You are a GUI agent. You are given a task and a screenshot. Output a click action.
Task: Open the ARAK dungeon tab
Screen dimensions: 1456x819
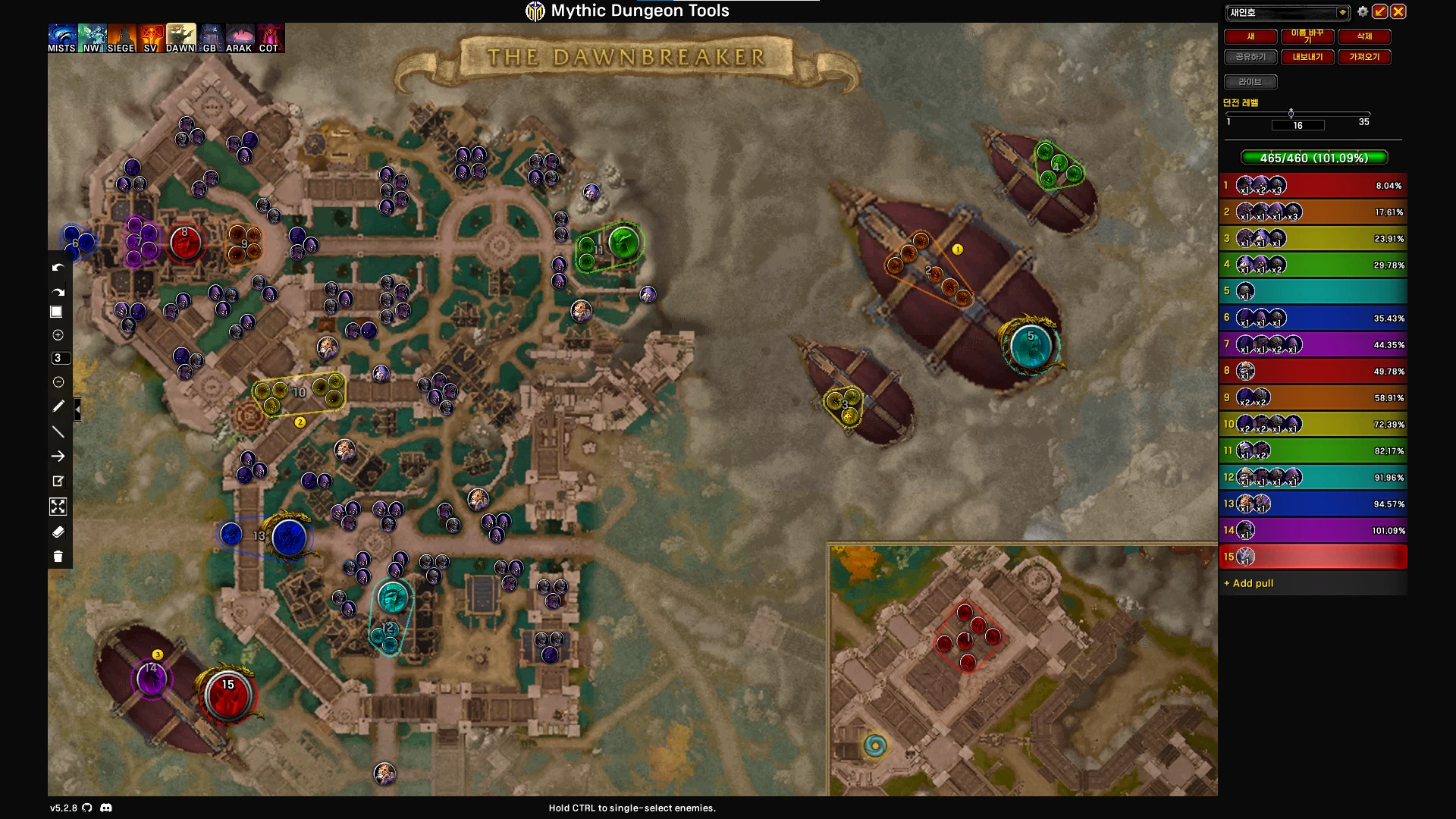[239, 38]
